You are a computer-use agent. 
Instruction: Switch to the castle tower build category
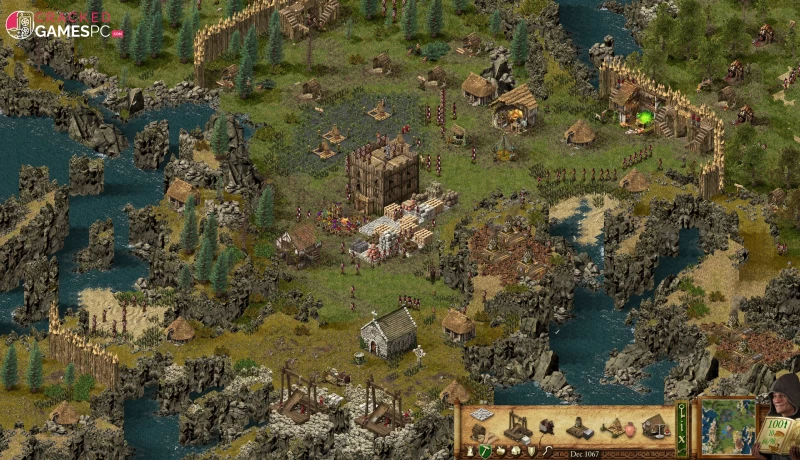pos(470,451)
